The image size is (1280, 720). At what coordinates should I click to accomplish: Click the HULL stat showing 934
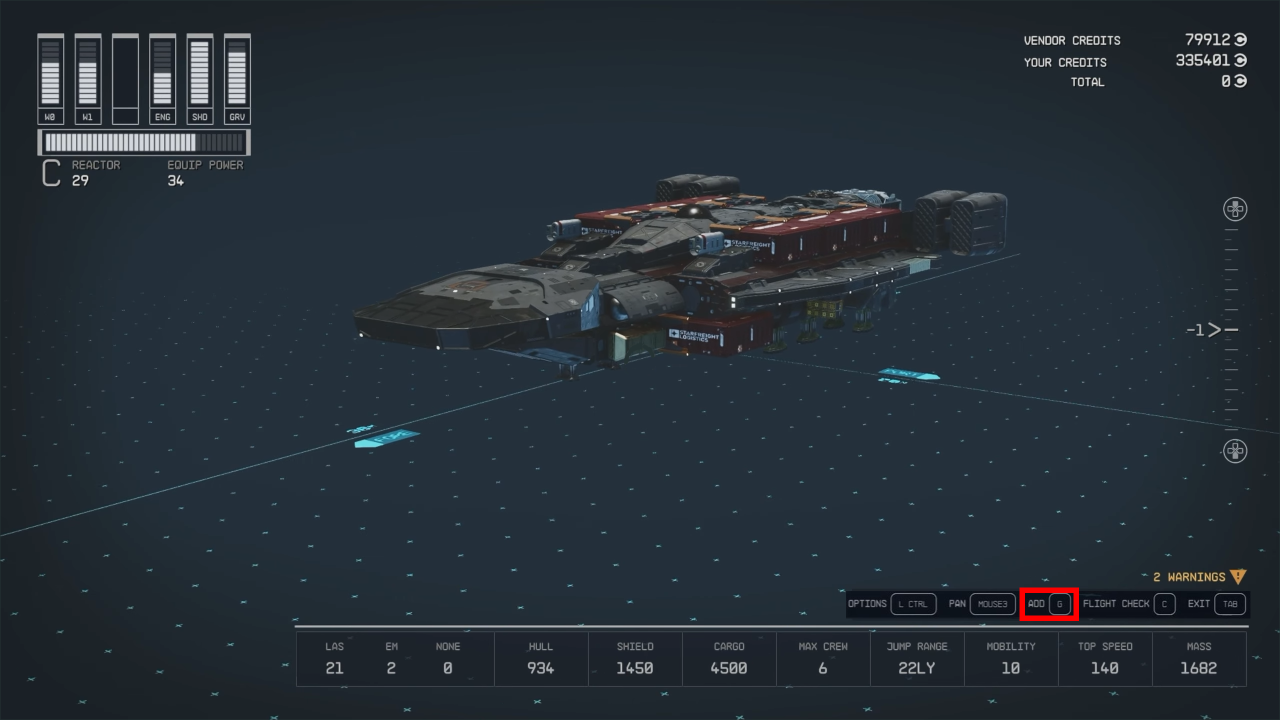tap(540, 658)
